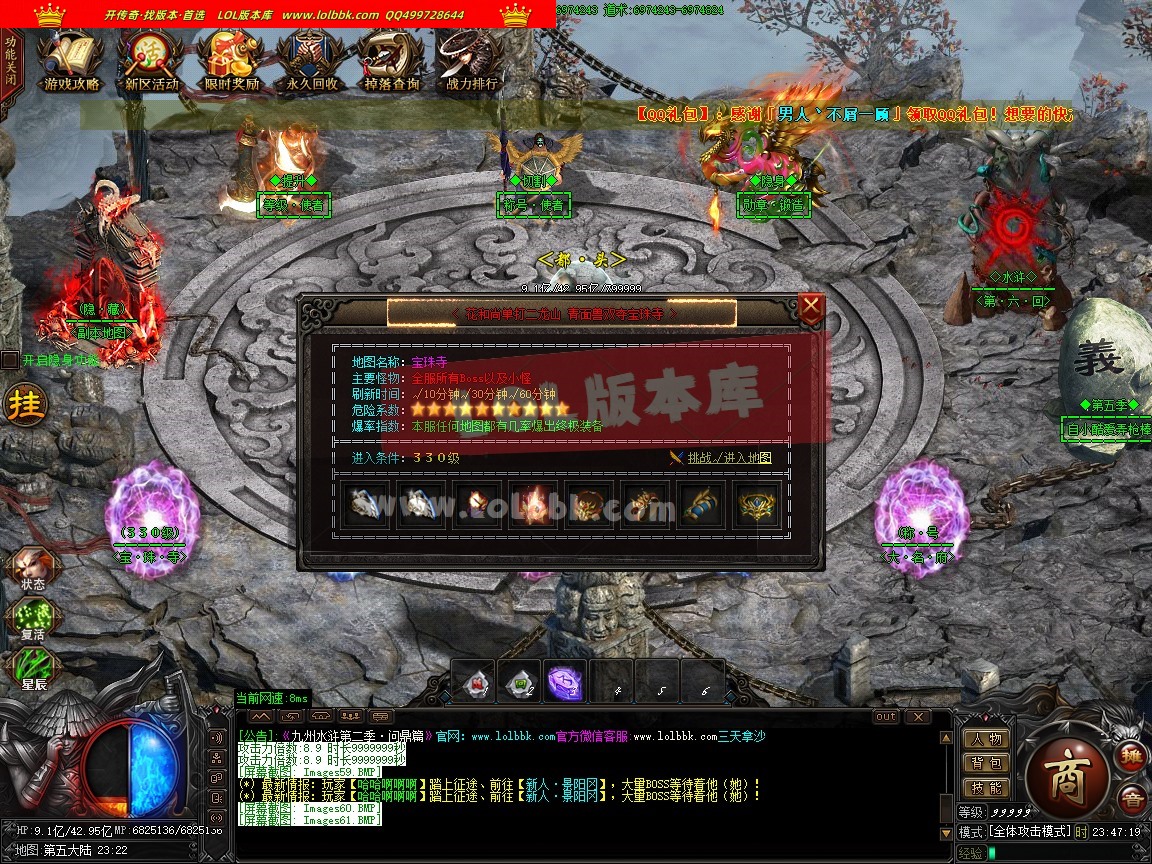Open the 掉落查询 drop lookup
Viewport: 1152px width, 864px height.
(x=391, y=62)
